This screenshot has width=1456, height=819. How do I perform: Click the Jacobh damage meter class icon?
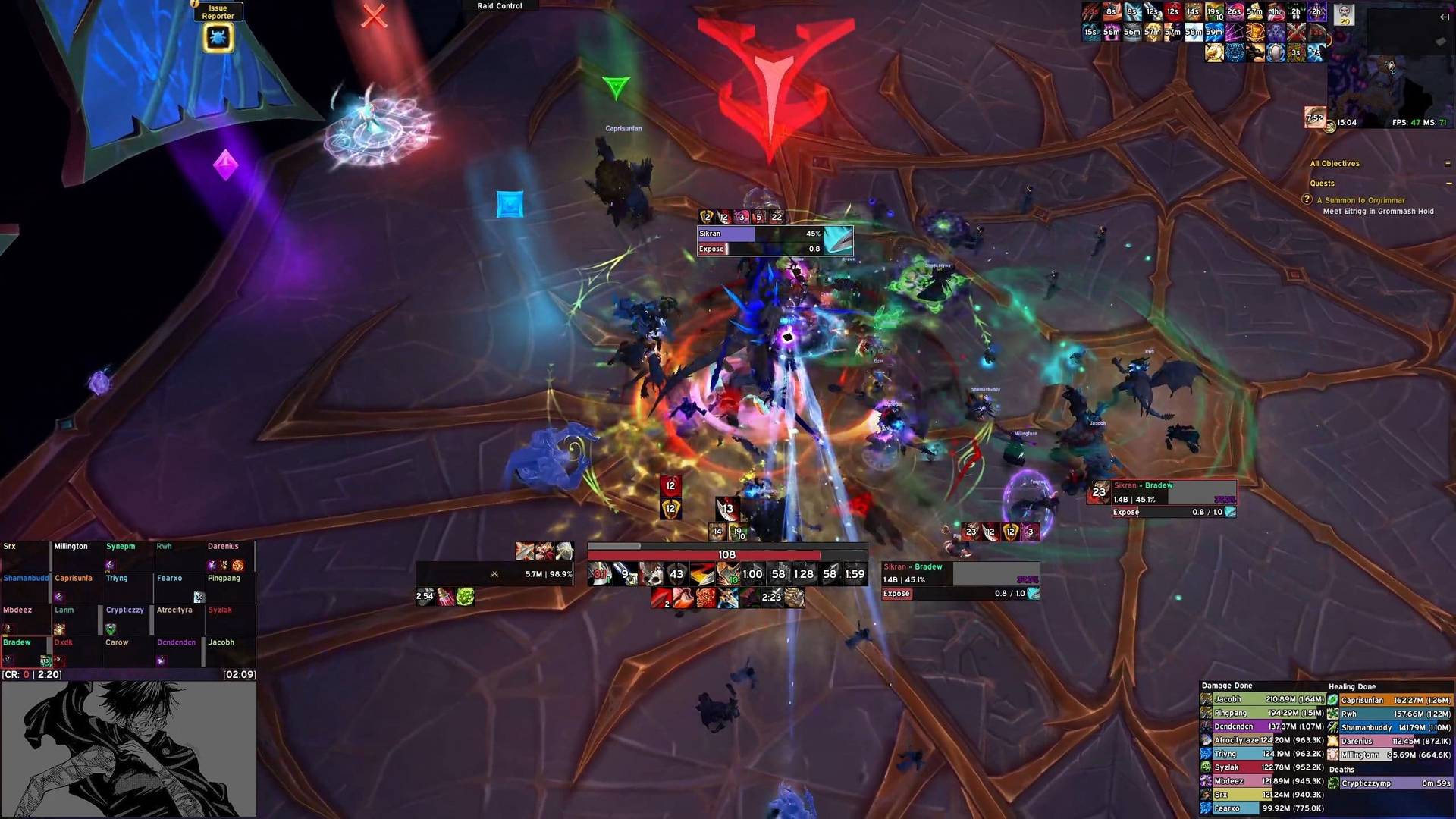(x=1206, y=699)
